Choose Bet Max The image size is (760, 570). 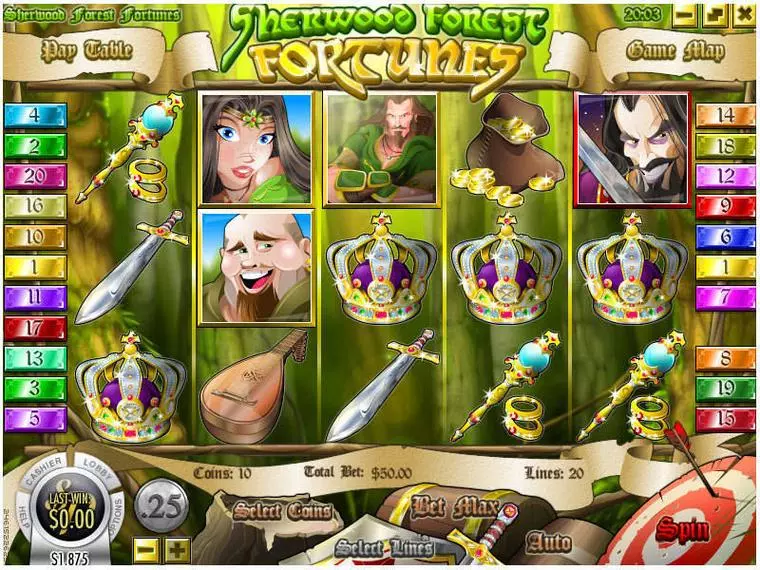click(x=453, y=507)
